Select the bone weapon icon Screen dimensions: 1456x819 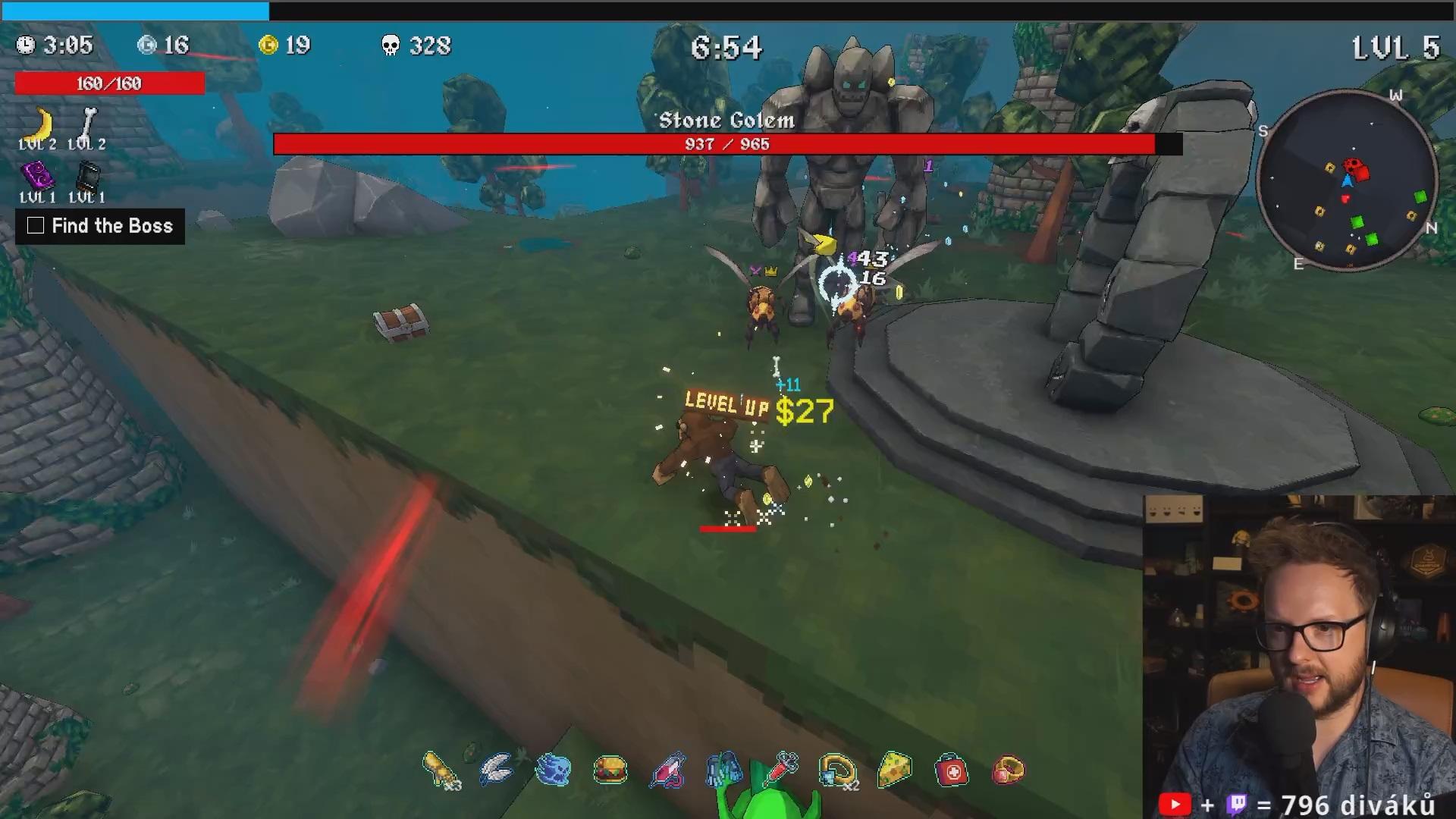point(88,123)
